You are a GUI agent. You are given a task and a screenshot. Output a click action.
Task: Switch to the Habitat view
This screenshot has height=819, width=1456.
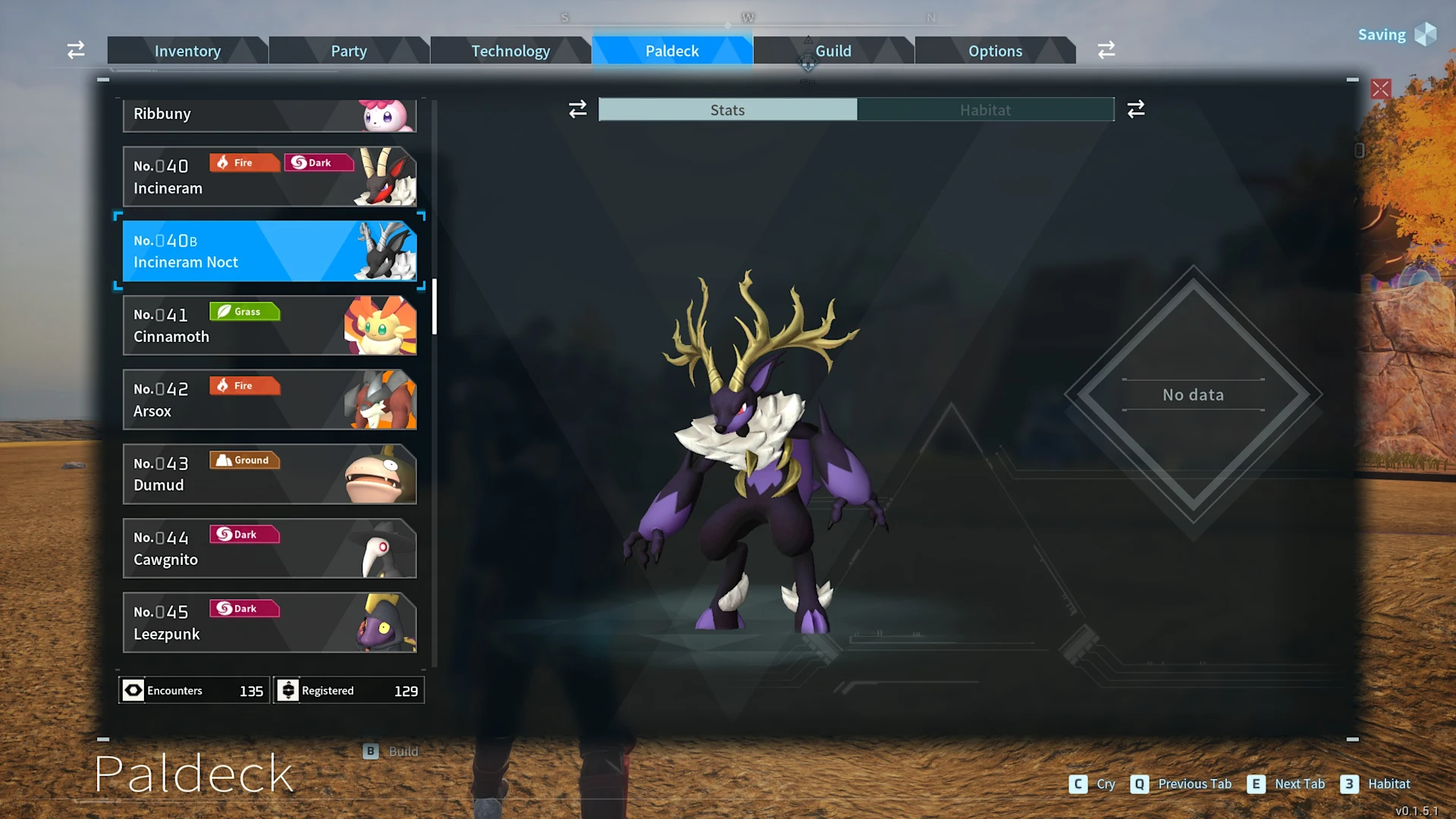(985, 110)
